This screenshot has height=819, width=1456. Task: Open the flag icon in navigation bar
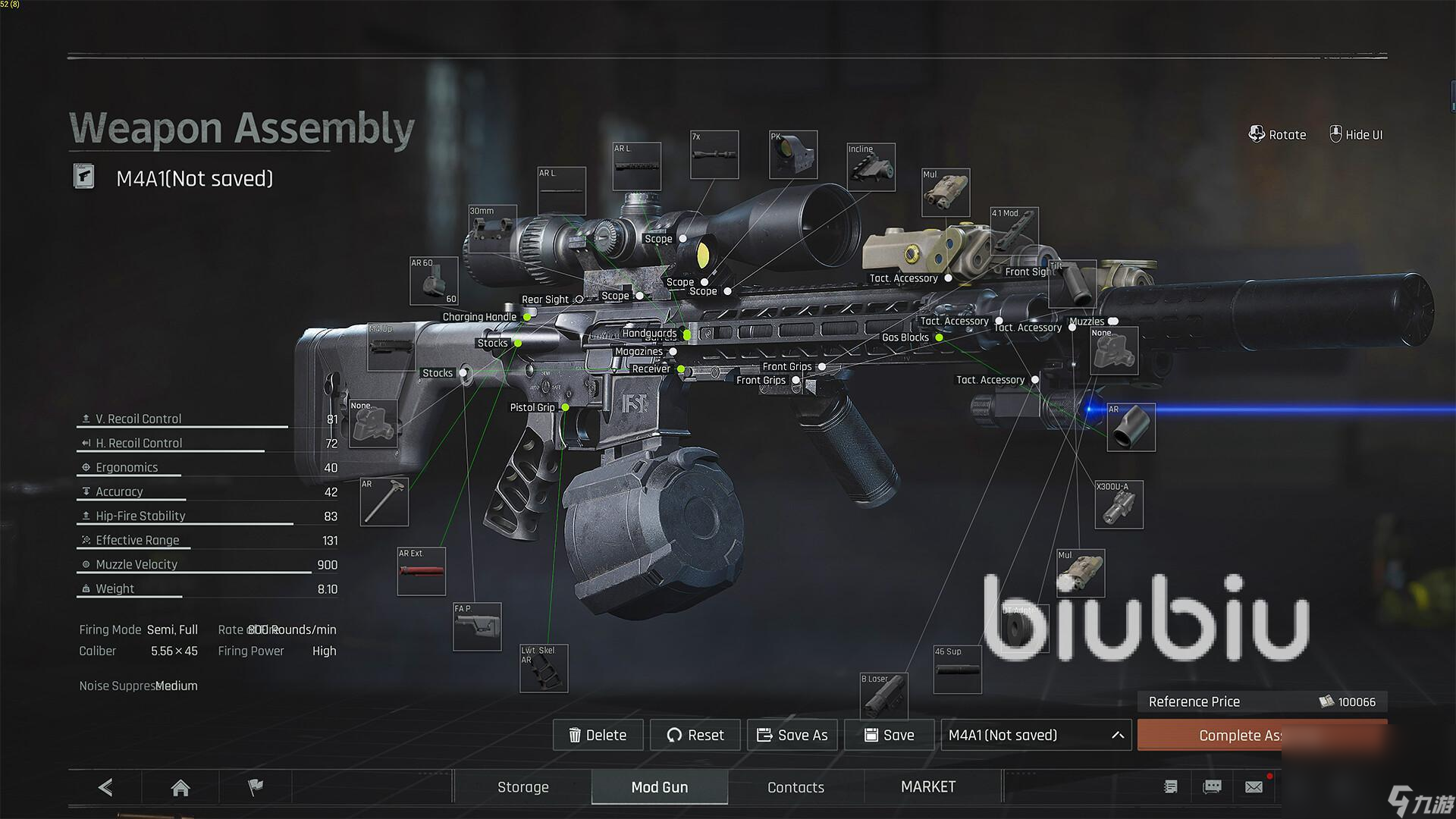256,787
